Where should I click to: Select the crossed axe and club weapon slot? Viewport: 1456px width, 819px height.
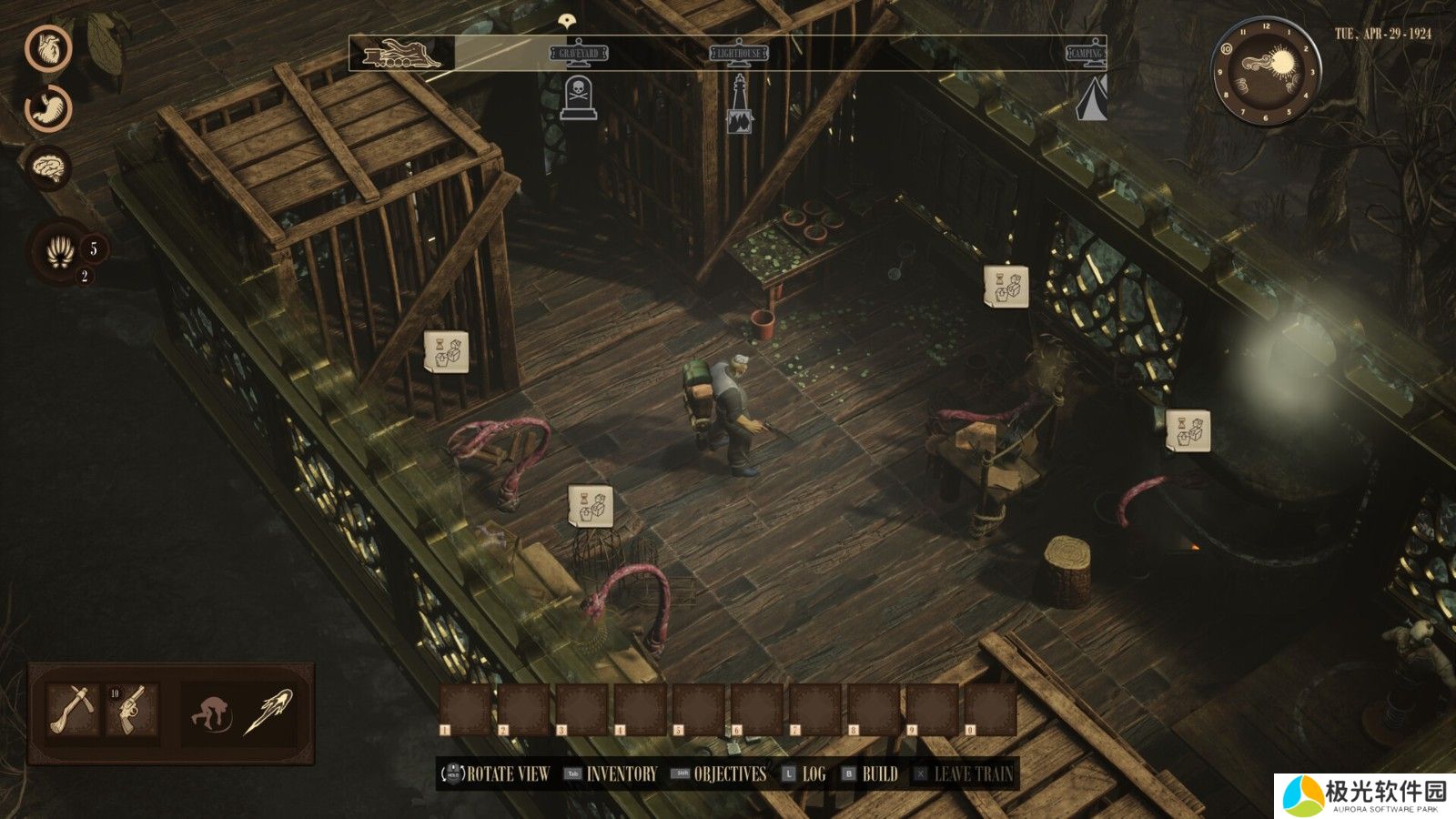pos(73,710)
